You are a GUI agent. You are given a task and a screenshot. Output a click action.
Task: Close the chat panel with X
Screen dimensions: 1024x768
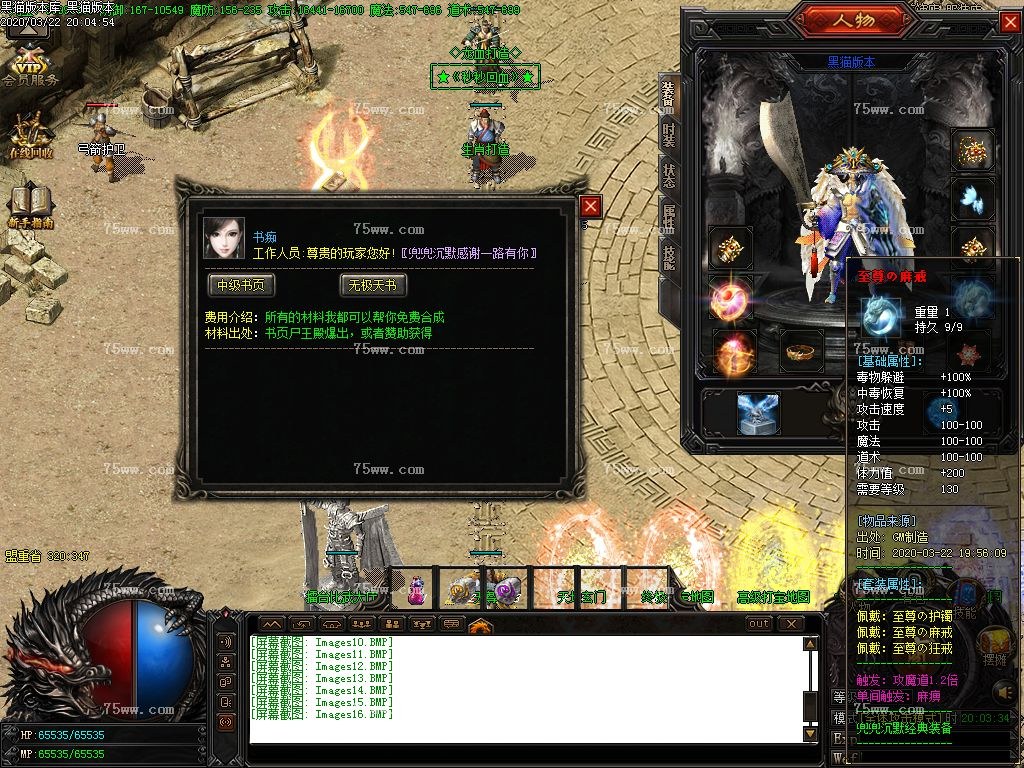click(x=791, y=624)
